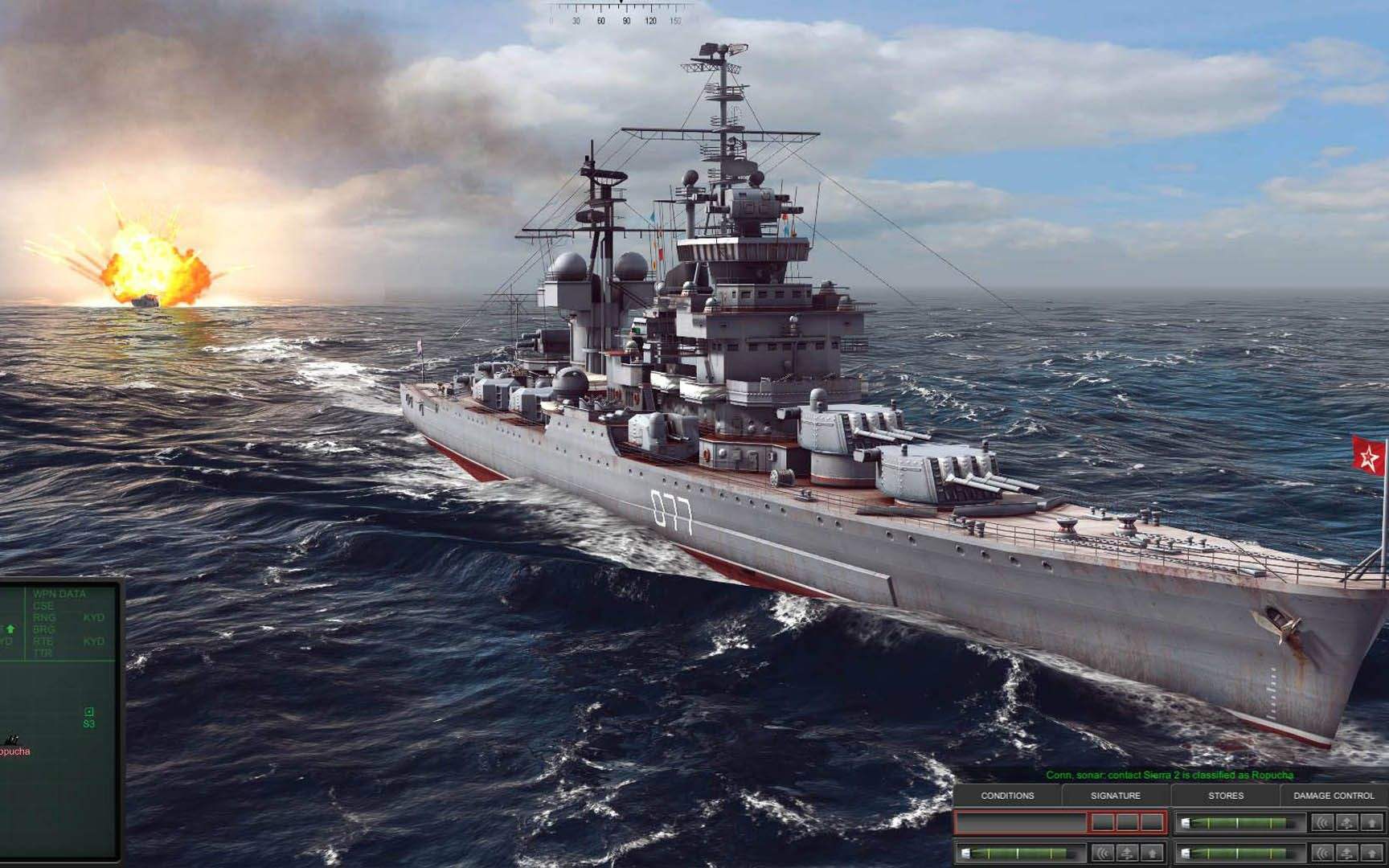Show the Stores tab
This screenshot has width=1389, height=868.
tap(1225, 796)
